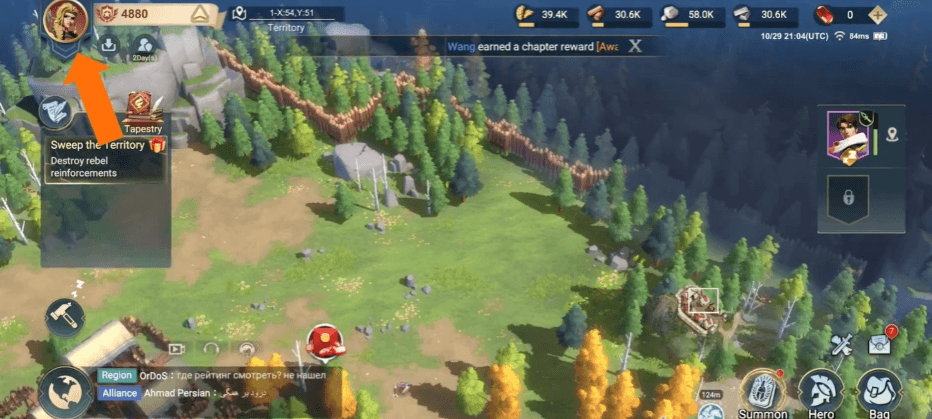Open the Tapestry book icon
Image resolution: width=932 pixels, height=419 pixels.
click(143, 108)
